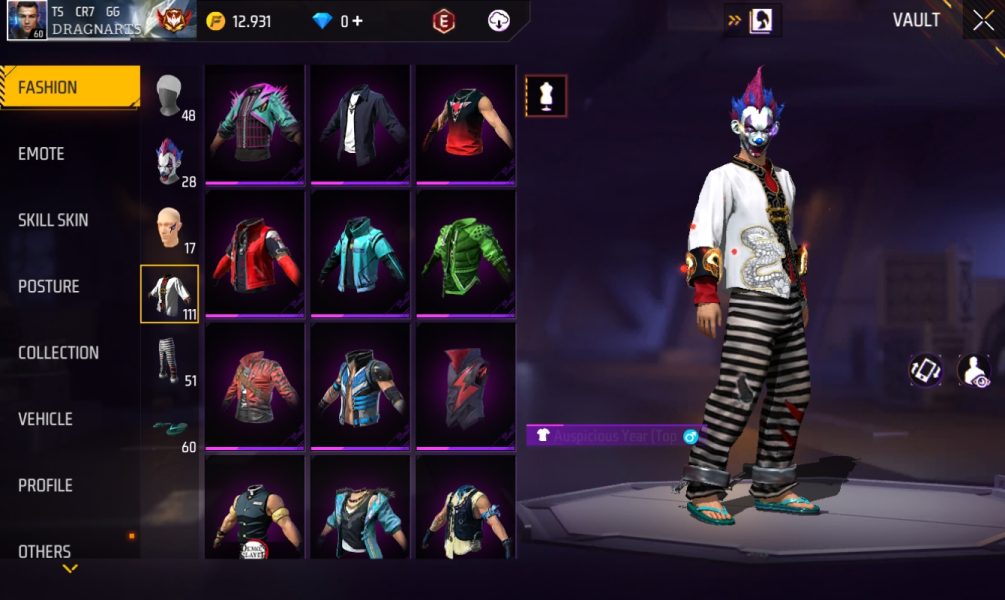Open the bald face category
The width and height of the screenshot is (1005, 600).
170,230
